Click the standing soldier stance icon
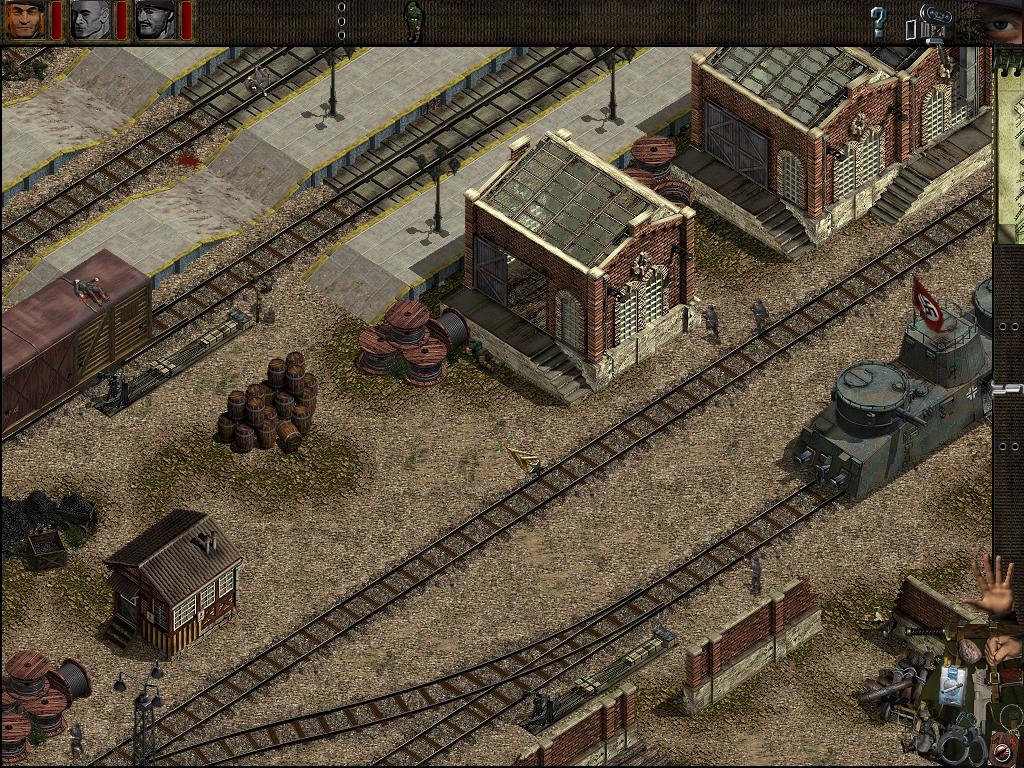The width and height of the screenshot is (1024, 768). [x=412, y=20]
